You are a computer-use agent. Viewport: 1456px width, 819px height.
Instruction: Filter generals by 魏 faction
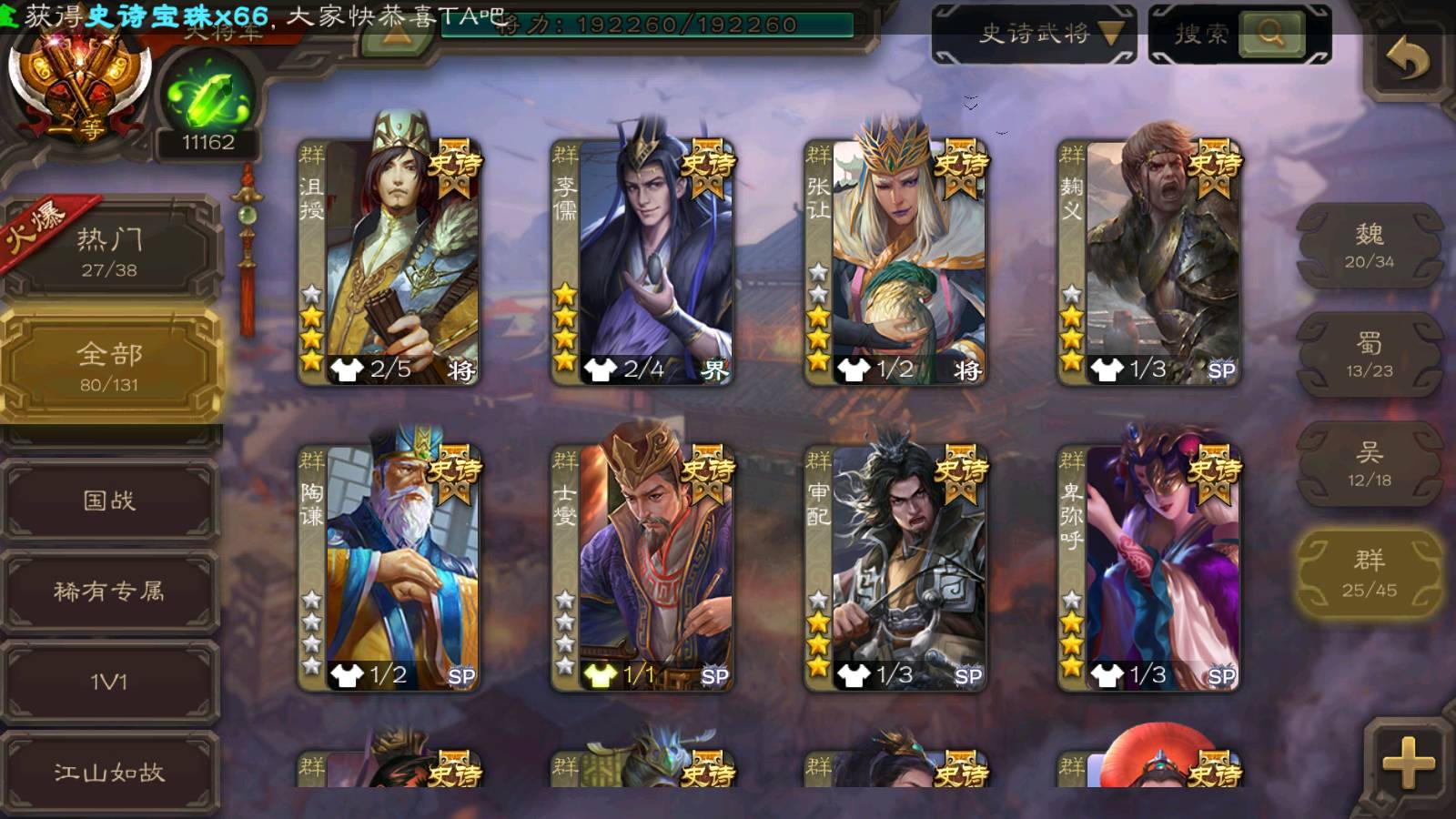point(1369,246)
